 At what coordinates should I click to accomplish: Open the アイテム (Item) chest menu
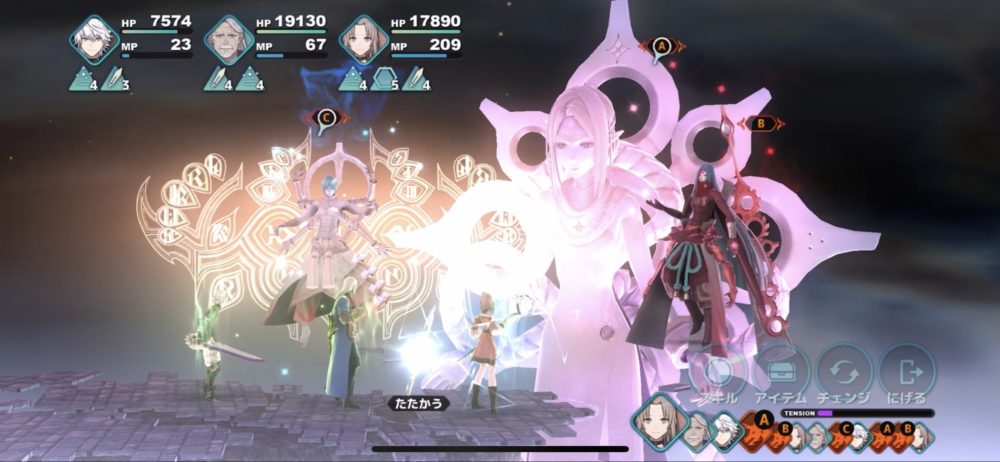point(780,372)
